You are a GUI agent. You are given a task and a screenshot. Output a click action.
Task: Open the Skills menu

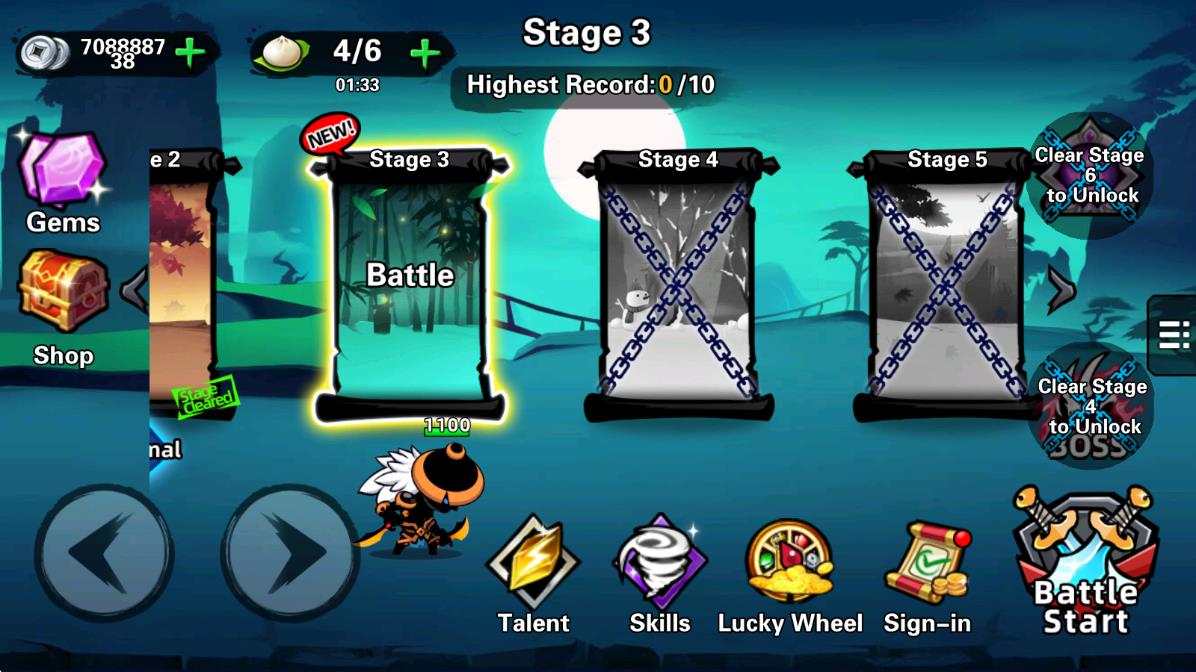point(660,577)
